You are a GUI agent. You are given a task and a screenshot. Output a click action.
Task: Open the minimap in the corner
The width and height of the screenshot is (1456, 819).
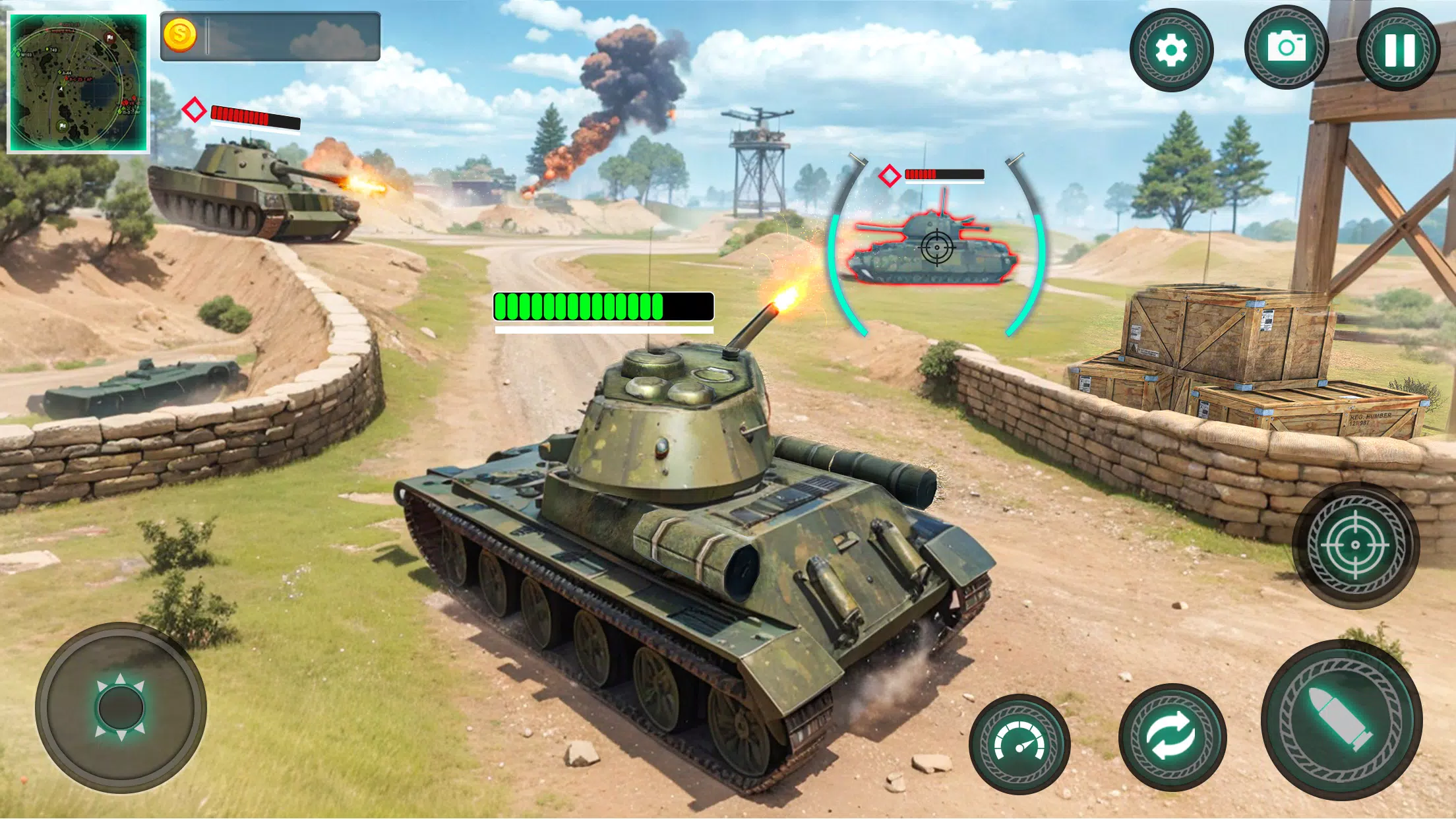click(79, 79)
